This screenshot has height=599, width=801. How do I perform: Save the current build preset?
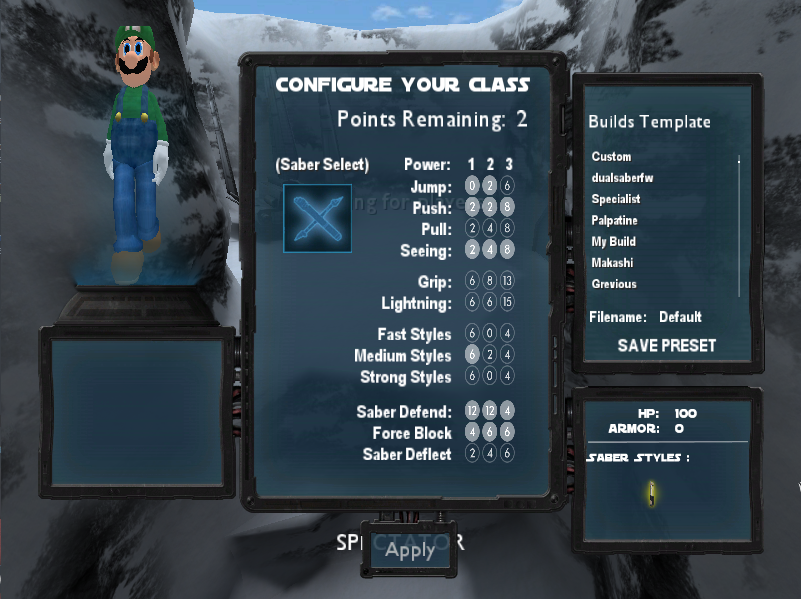pos(667,345)
